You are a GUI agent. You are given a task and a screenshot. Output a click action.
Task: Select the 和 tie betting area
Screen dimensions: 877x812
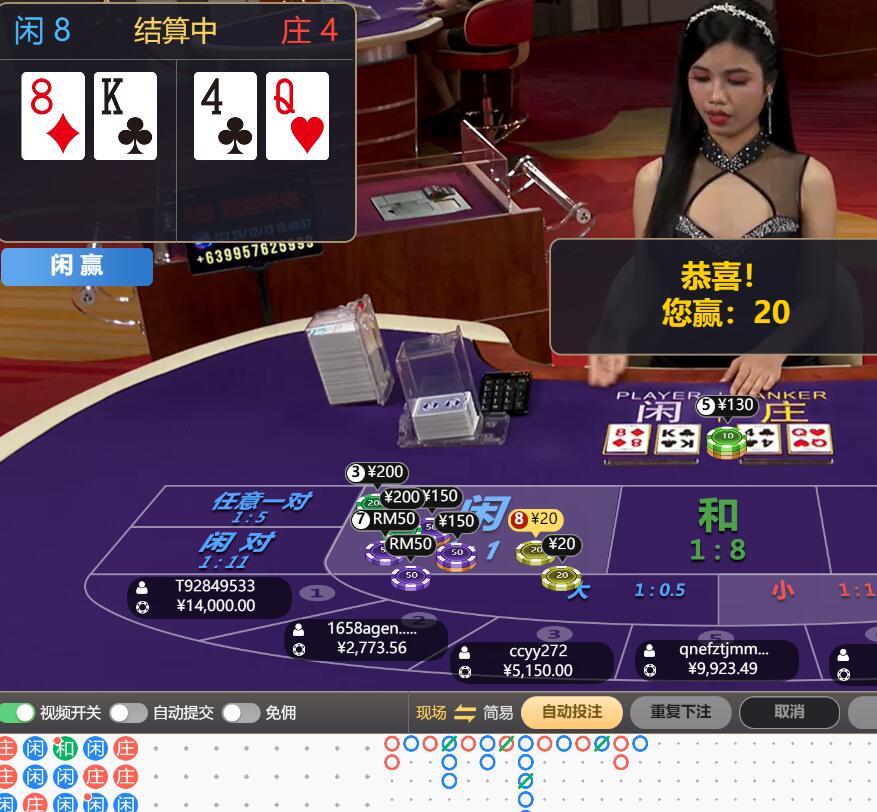coord(717,530)
